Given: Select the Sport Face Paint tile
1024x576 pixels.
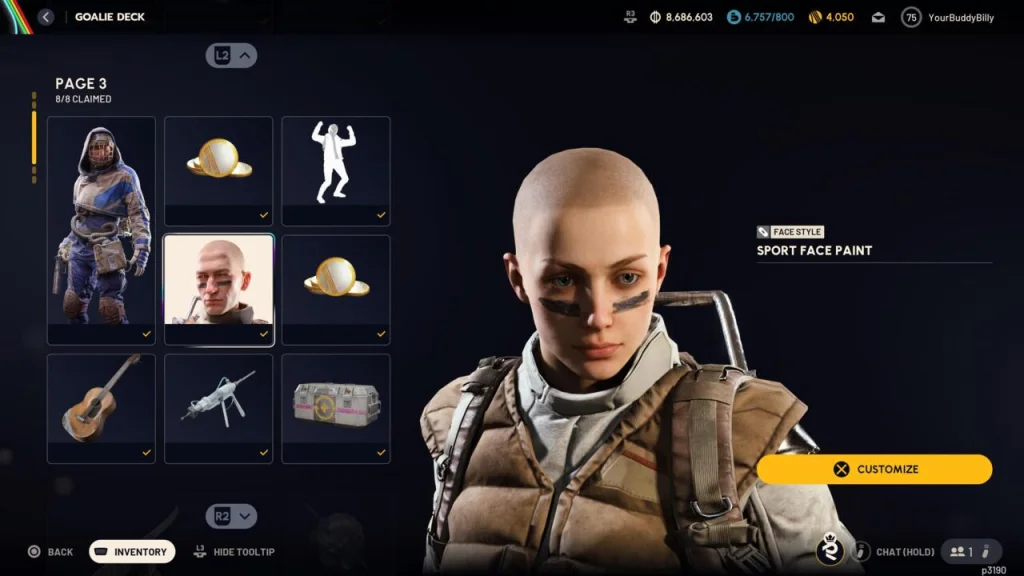Looking at the screenshot, I should click(218, 289).
